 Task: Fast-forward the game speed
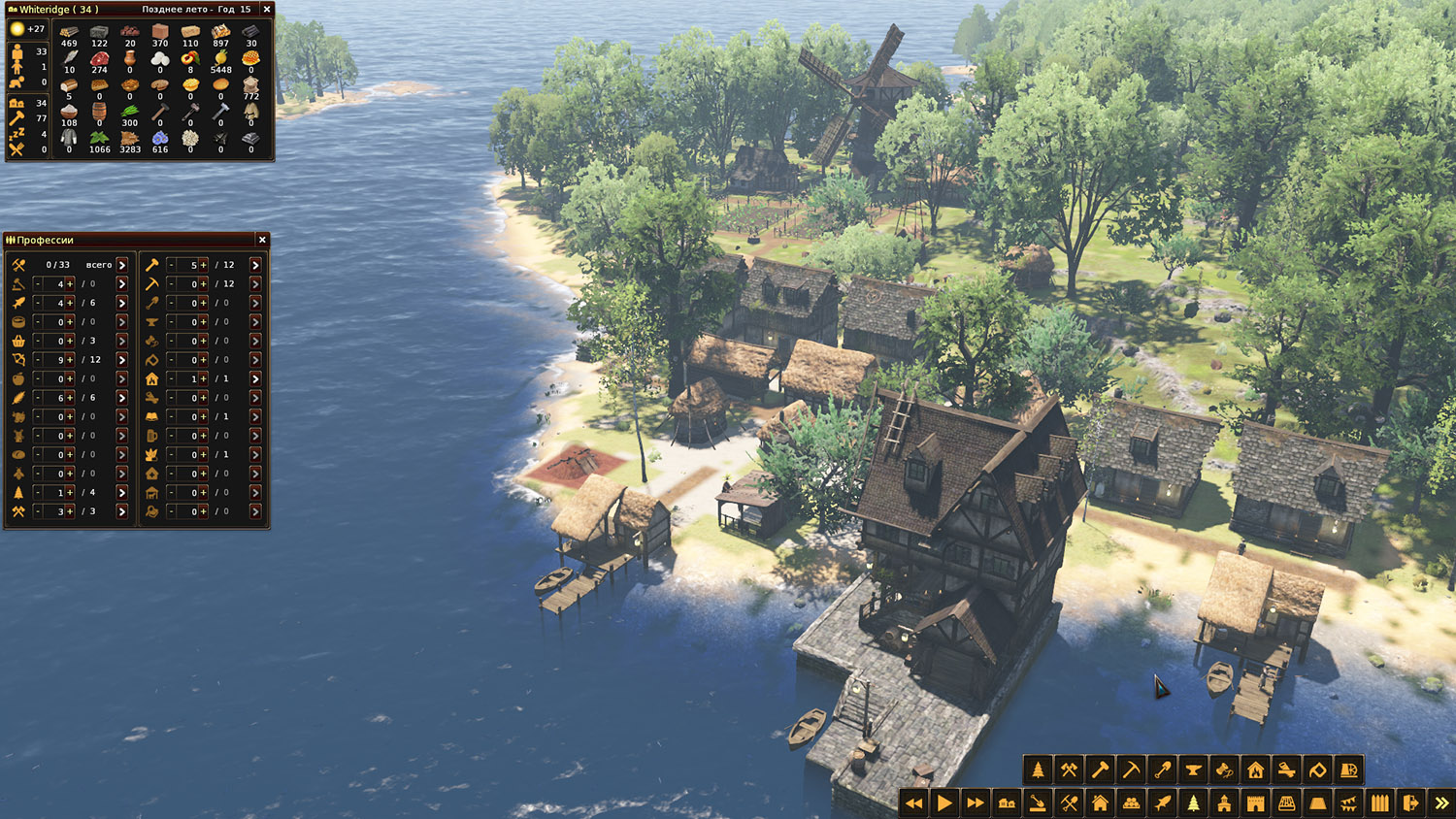(976, 803)
